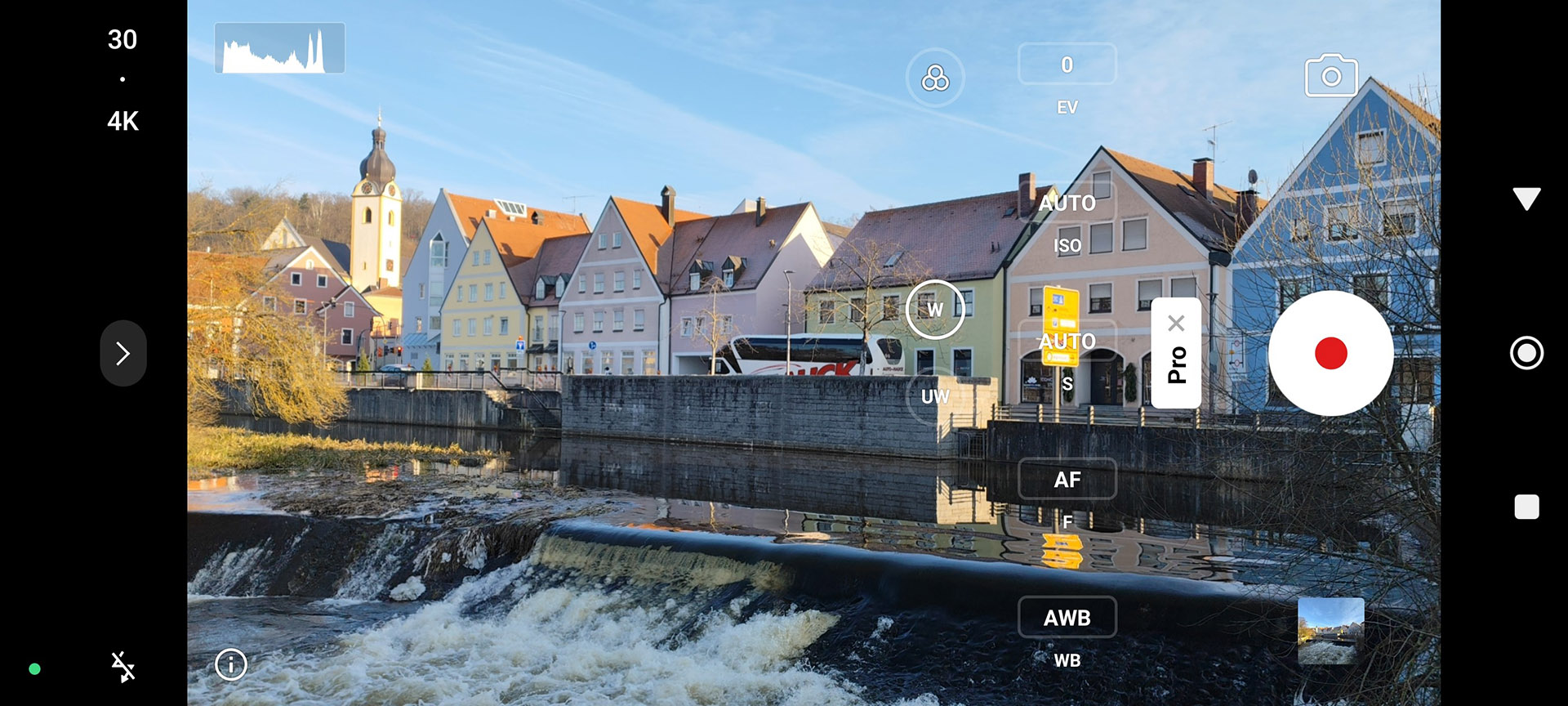
Task: Switch to the UW ultra-wide lens
Action: tap(935, 396)
